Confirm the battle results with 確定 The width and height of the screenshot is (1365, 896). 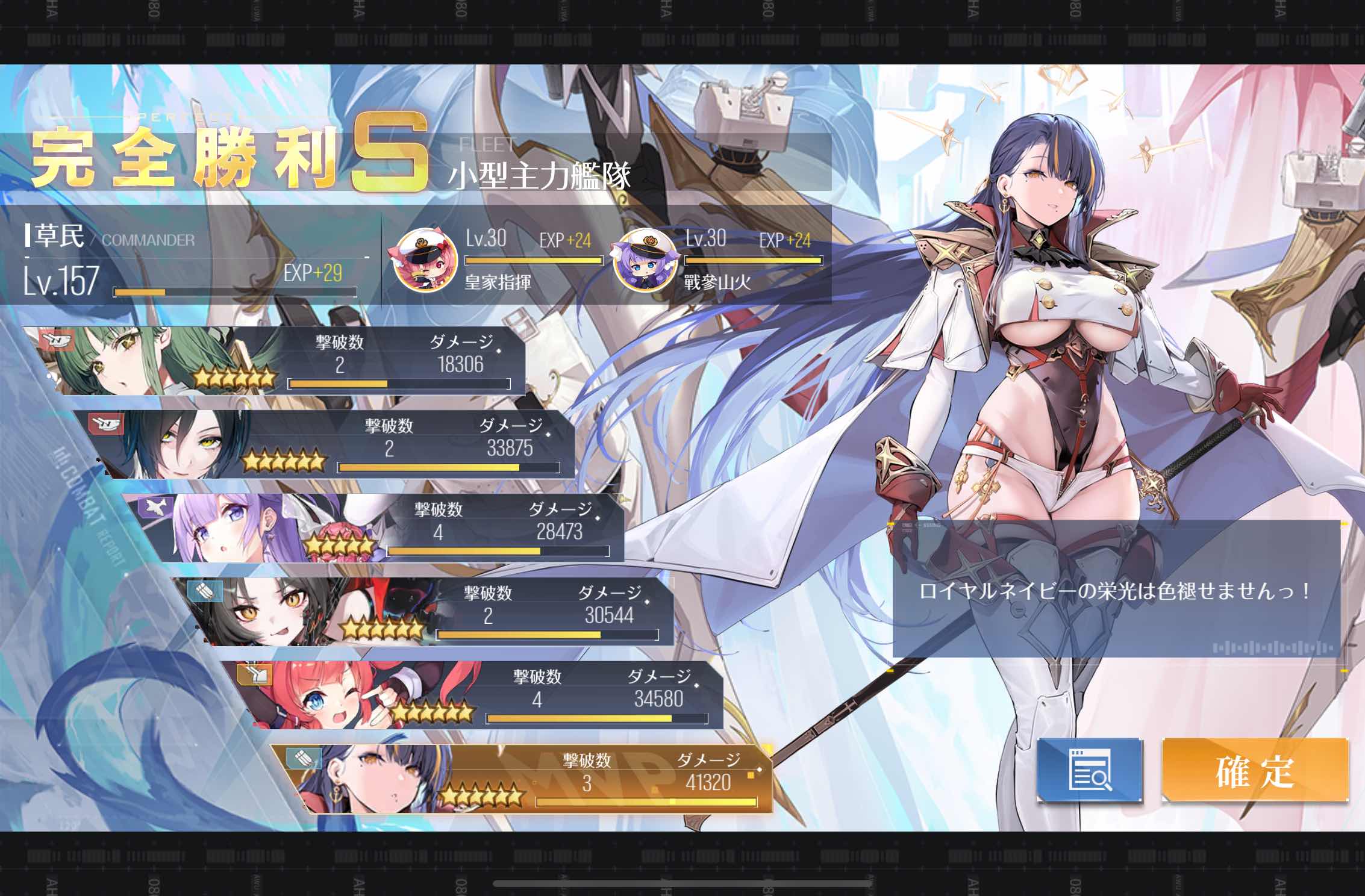tap(1254, 771)
